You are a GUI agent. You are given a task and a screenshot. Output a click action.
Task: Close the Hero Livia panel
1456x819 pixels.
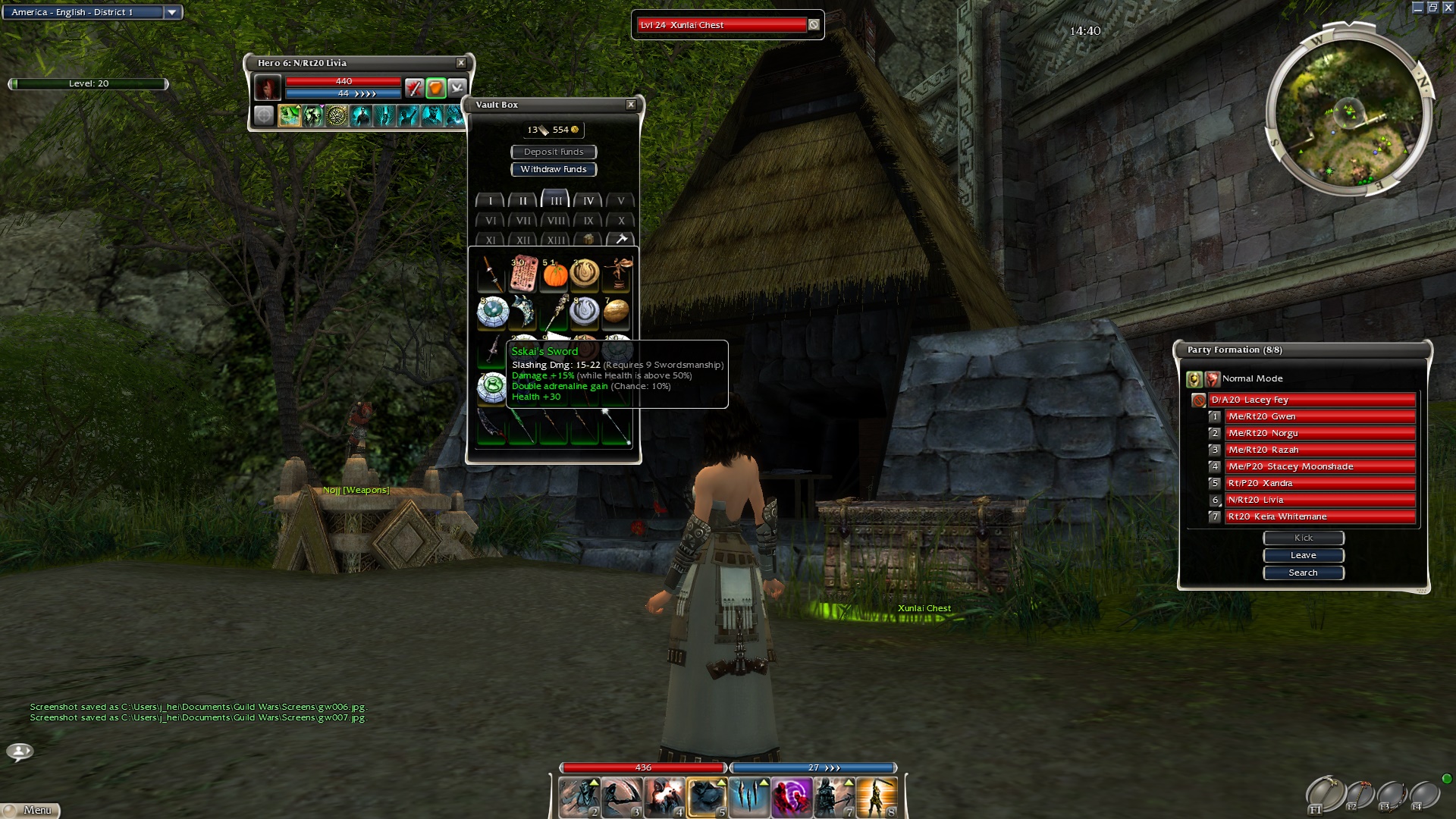click(x=461, y=63)
